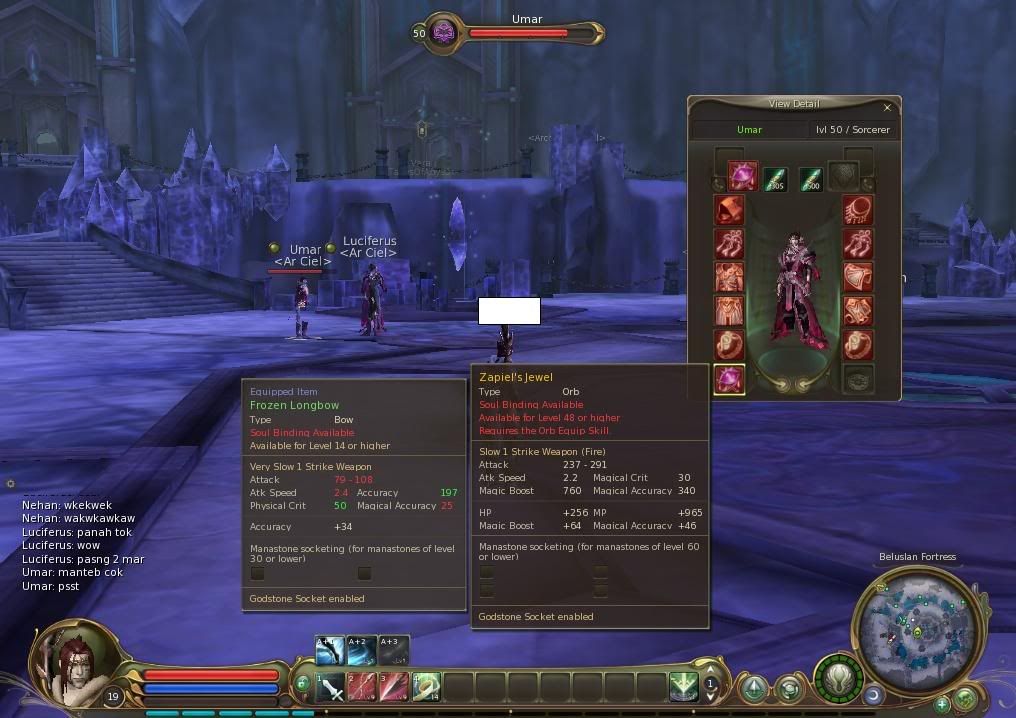Open the chat settings gear icon

pos(11,484)
